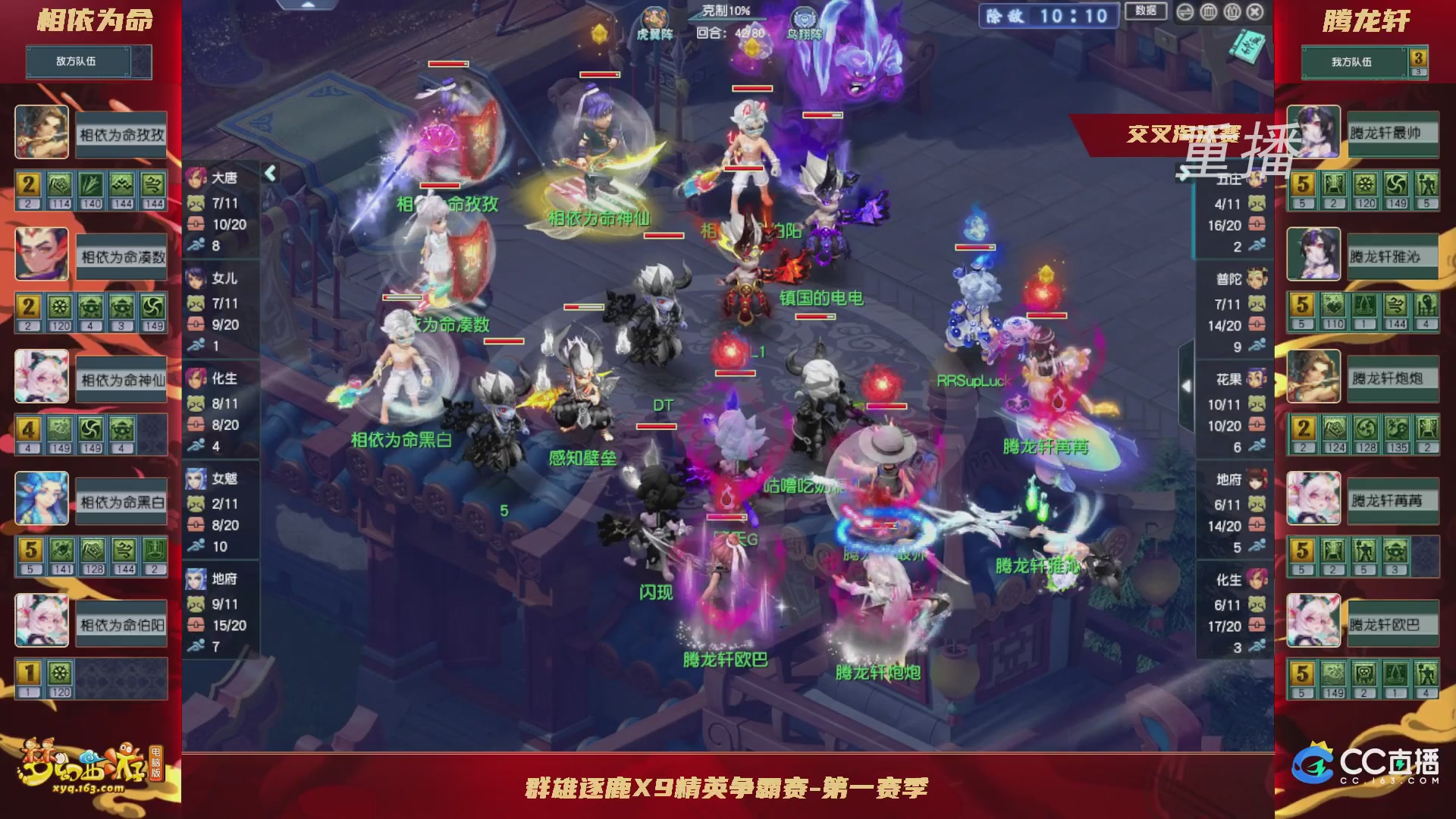Open the drum icon in the top-right toolbar
1456x819 pixels.
(1209, 13)
